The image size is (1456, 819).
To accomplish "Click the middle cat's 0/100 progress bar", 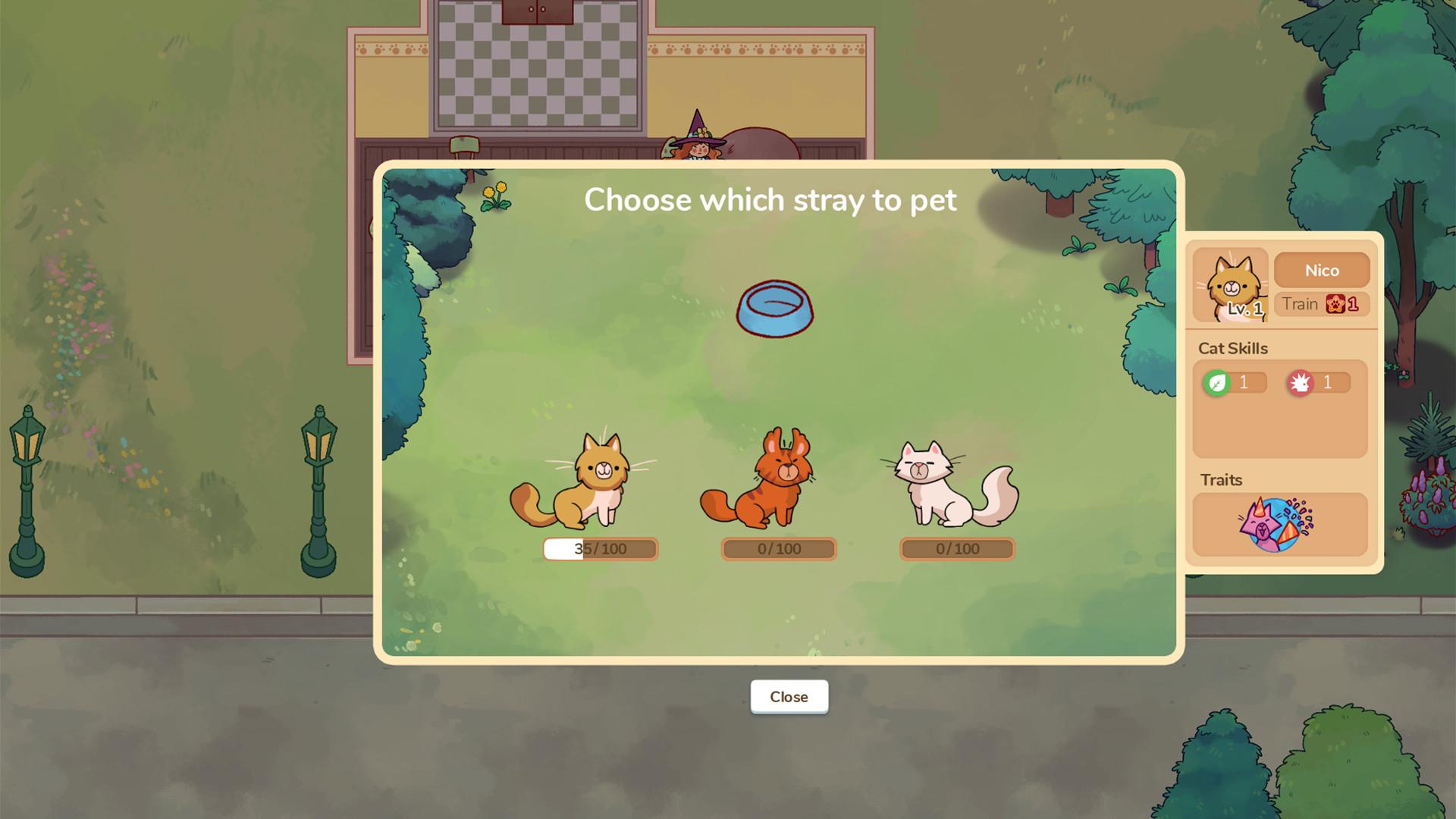I will (x=778, y=548).
